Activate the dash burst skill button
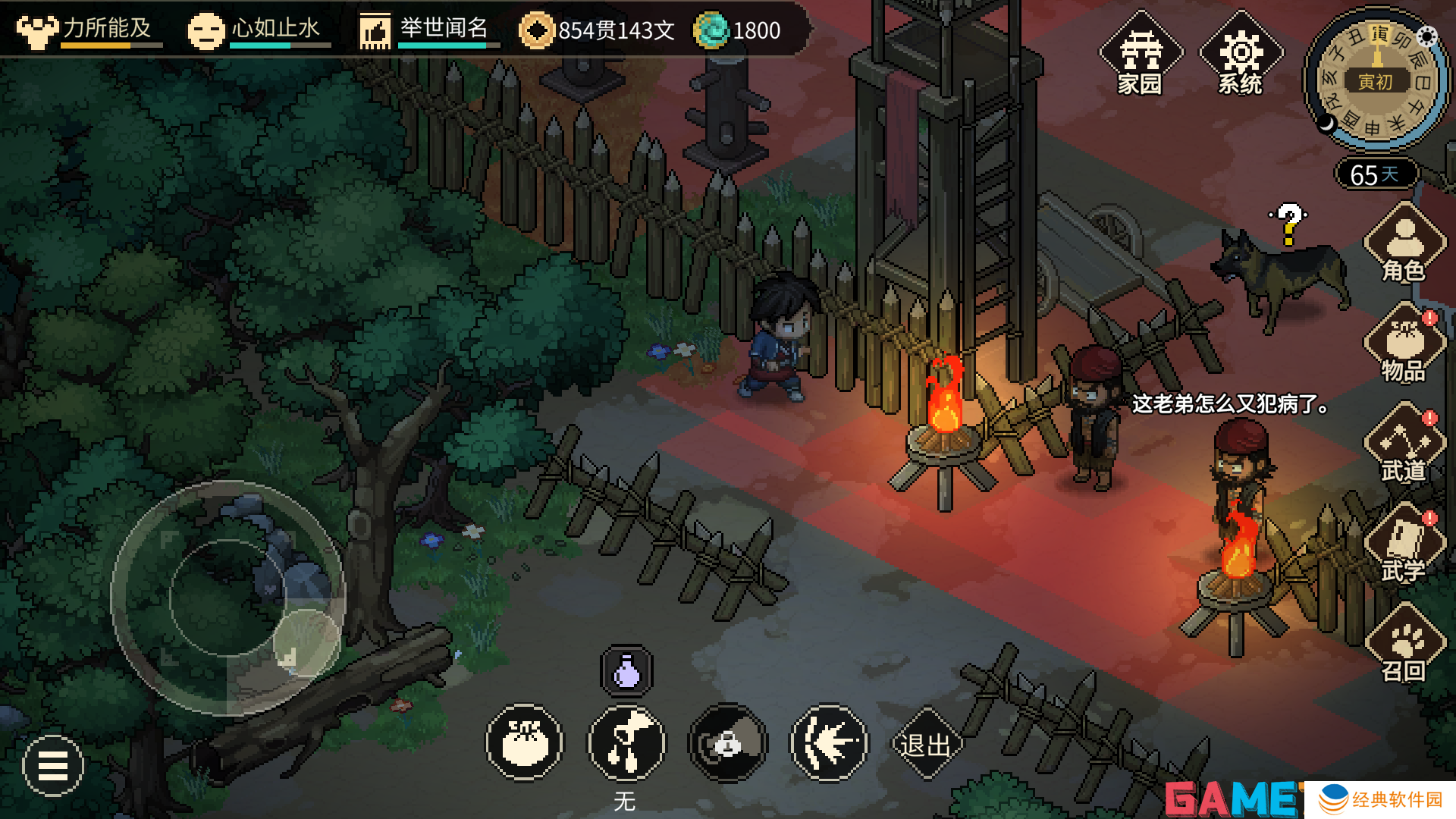The height and width of the screenshot is (819, 1456). pyautogui.click(x=829, y=743)
